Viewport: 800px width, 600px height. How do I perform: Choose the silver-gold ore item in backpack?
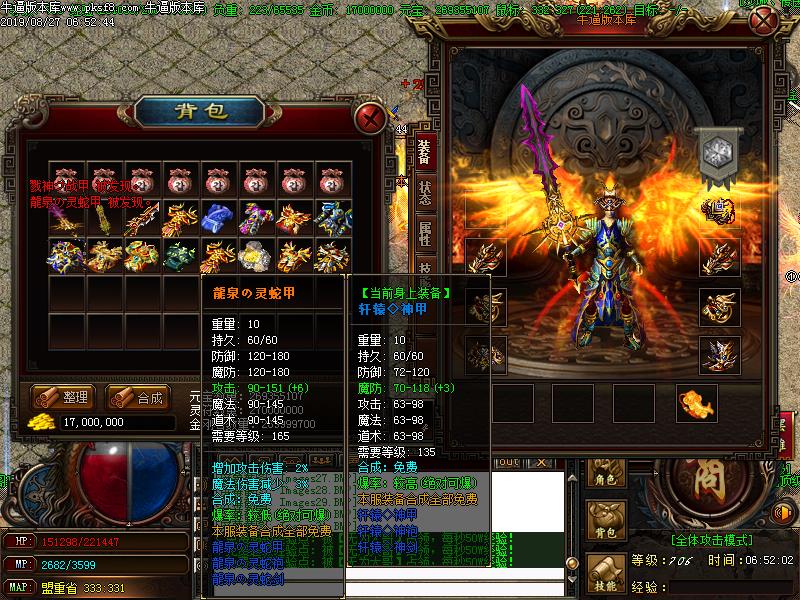pos(254,256)
